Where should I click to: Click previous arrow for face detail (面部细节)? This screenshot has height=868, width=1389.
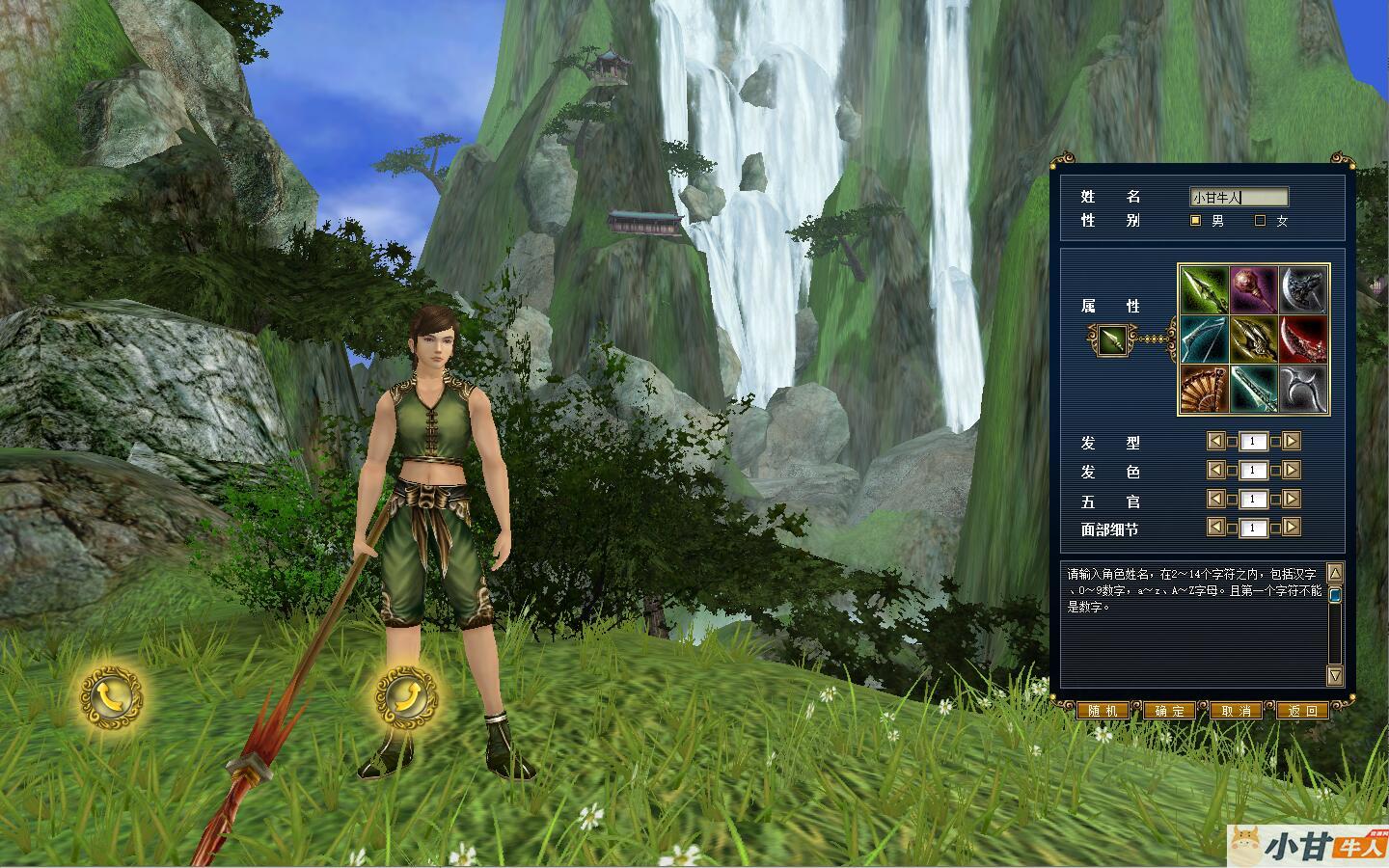click(1216, 528)
